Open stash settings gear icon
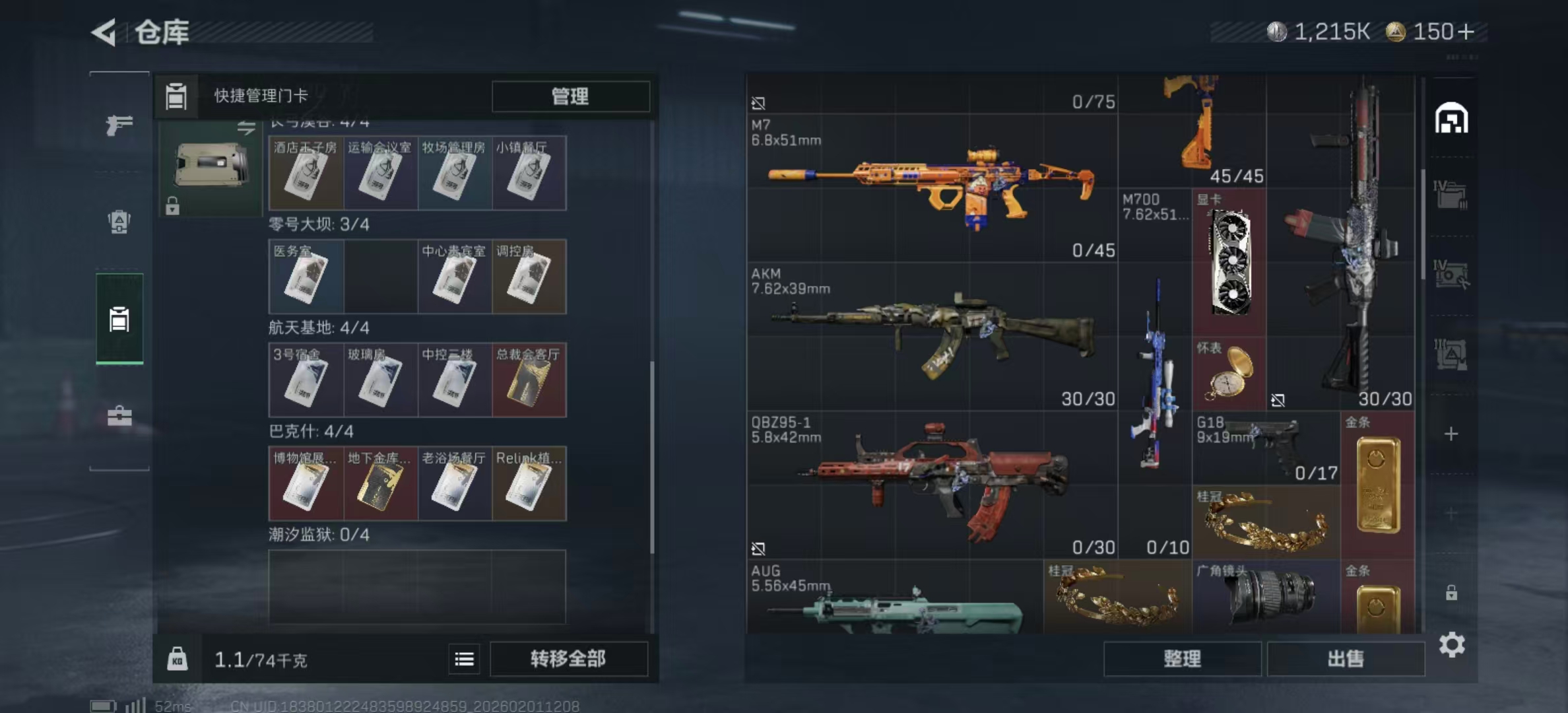 point(1451,644)
